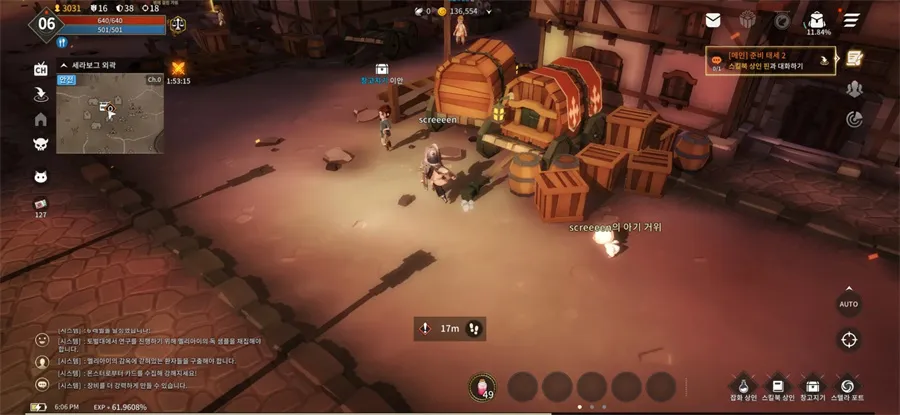Toggle the quest scroll list icon
The height and width of the screenshot is (415, 900).
pyautogui.click(x=855, y=58)
